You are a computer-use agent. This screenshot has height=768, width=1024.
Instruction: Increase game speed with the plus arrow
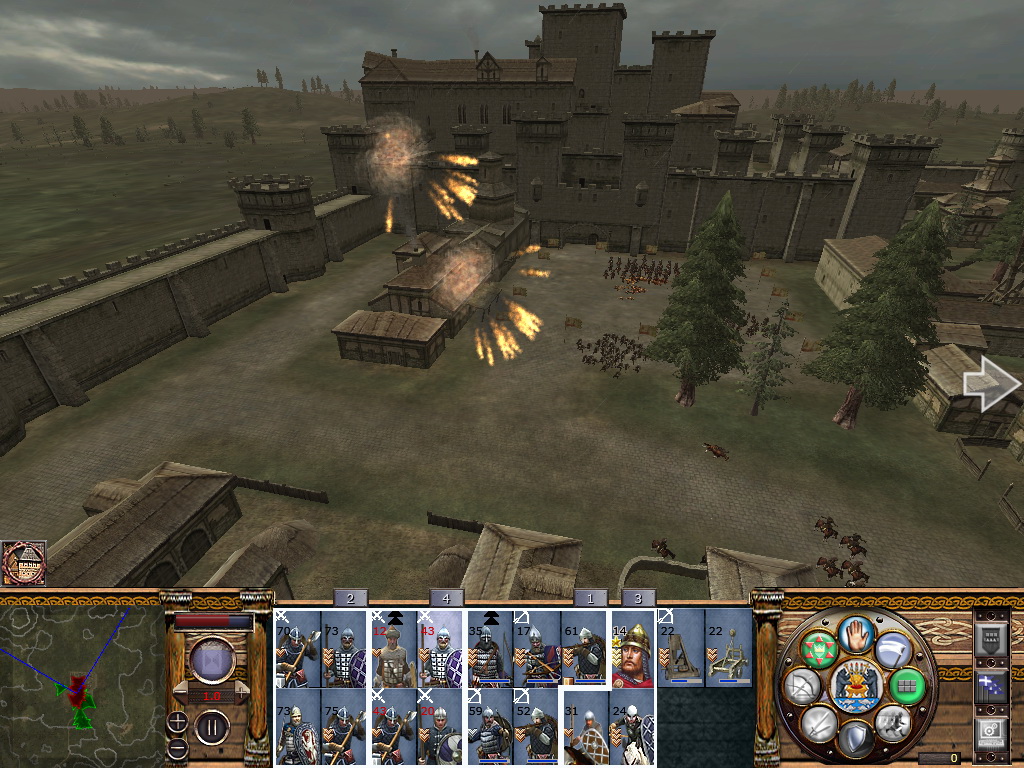point(239,690)
